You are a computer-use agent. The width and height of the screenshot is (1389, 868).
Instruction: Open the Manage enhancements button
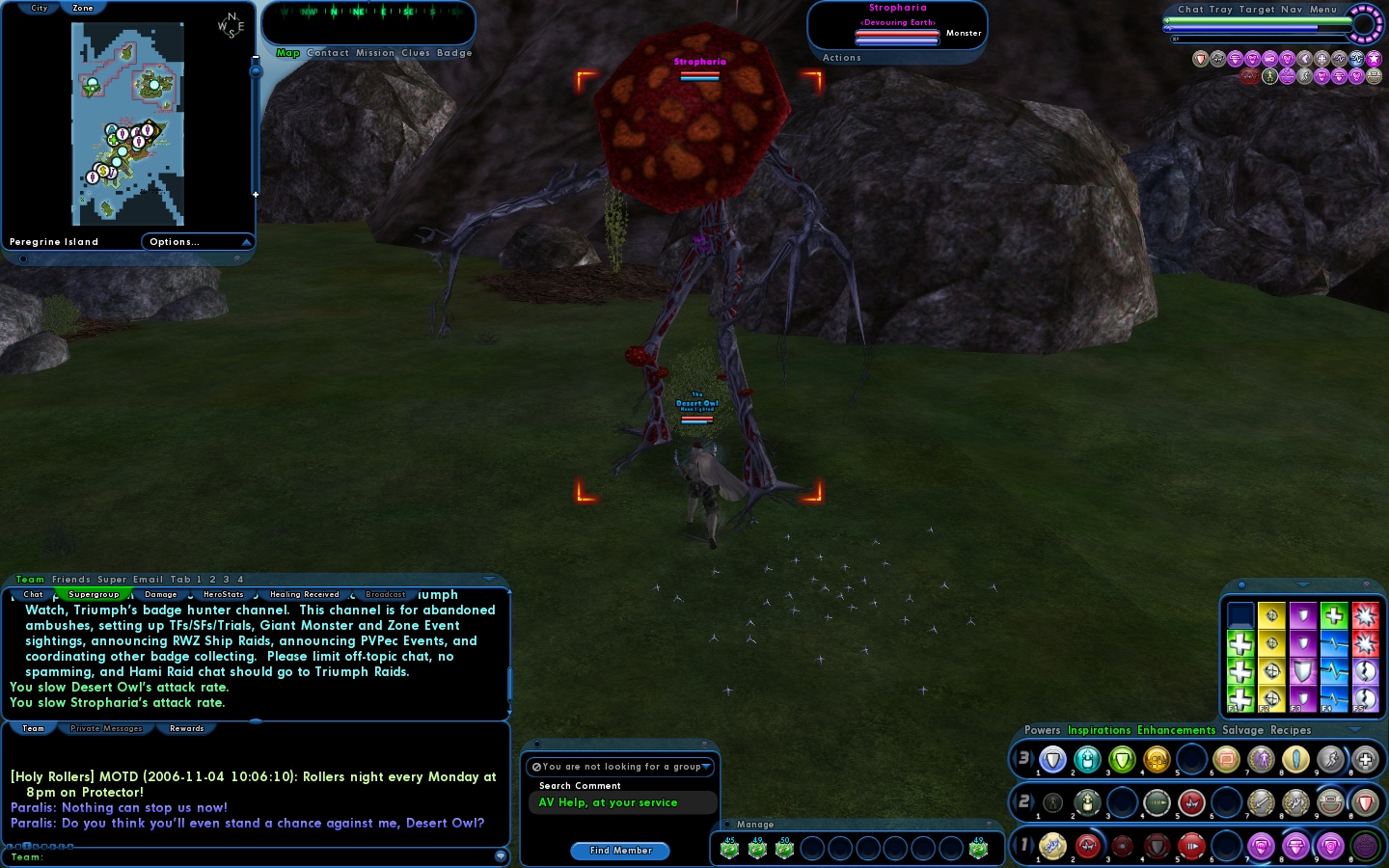(x=754, y=825)
